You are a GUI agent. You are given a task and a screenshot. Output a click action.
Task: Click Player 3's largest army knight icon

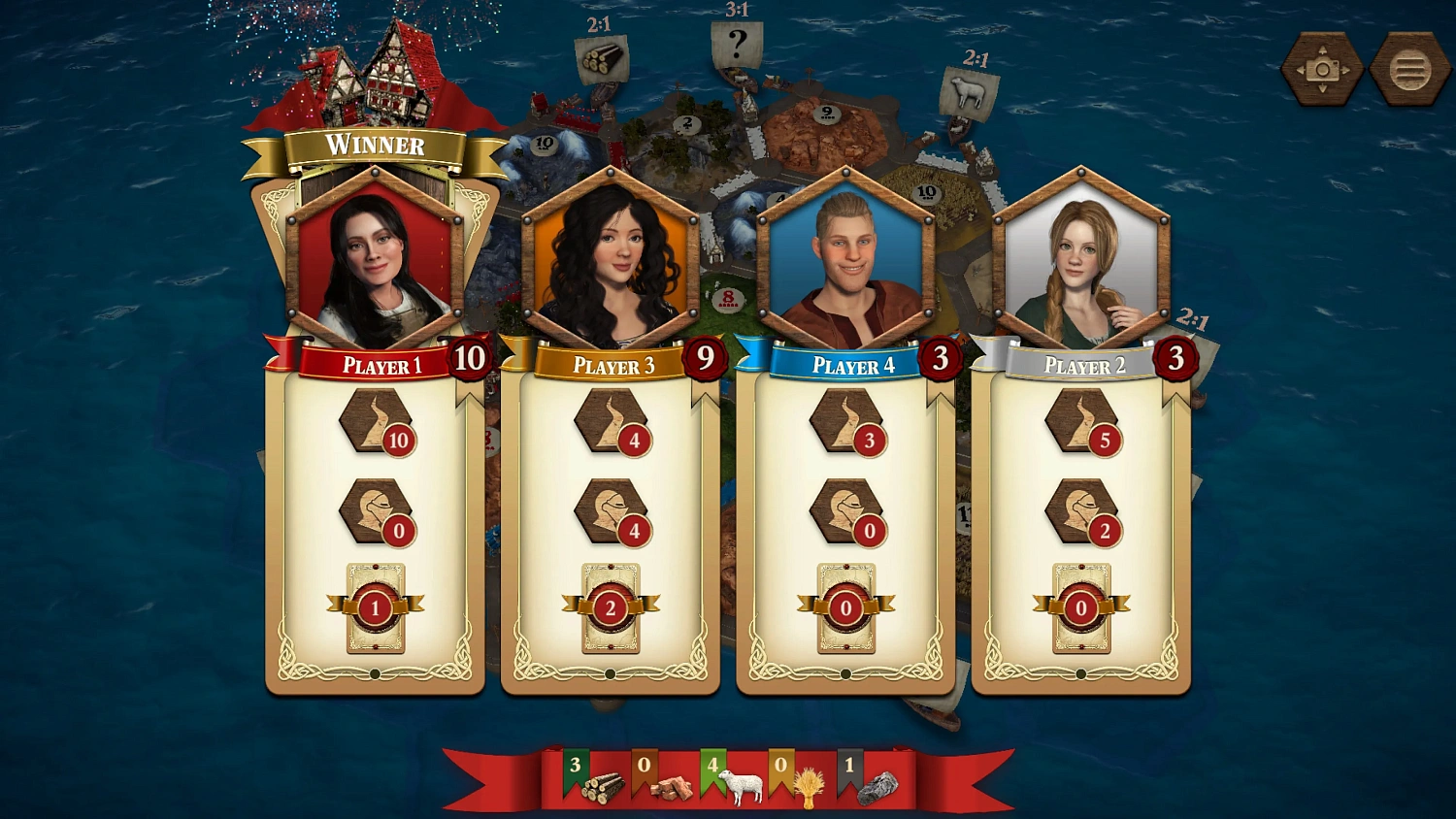[609, 510]
